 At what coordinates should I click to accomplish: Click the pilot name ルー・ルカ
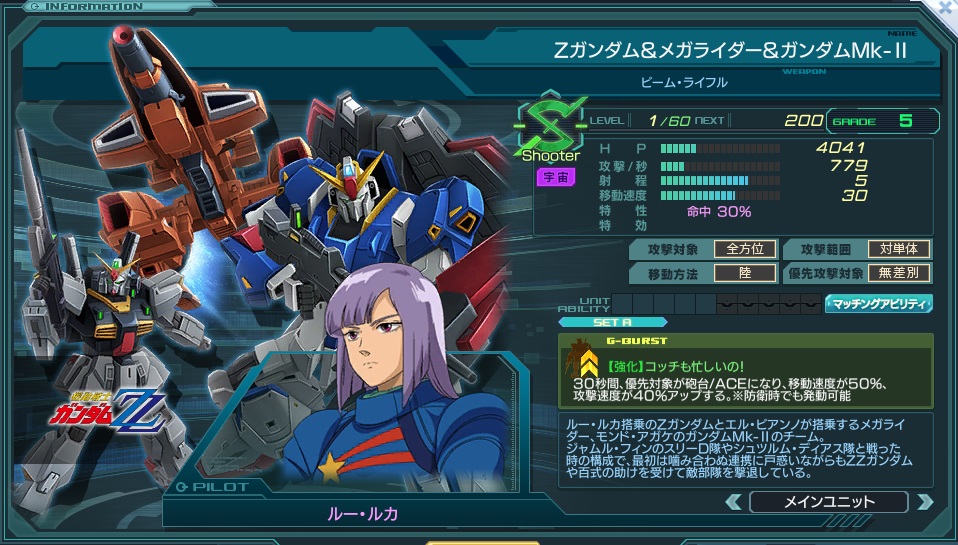tap(362, 513)
